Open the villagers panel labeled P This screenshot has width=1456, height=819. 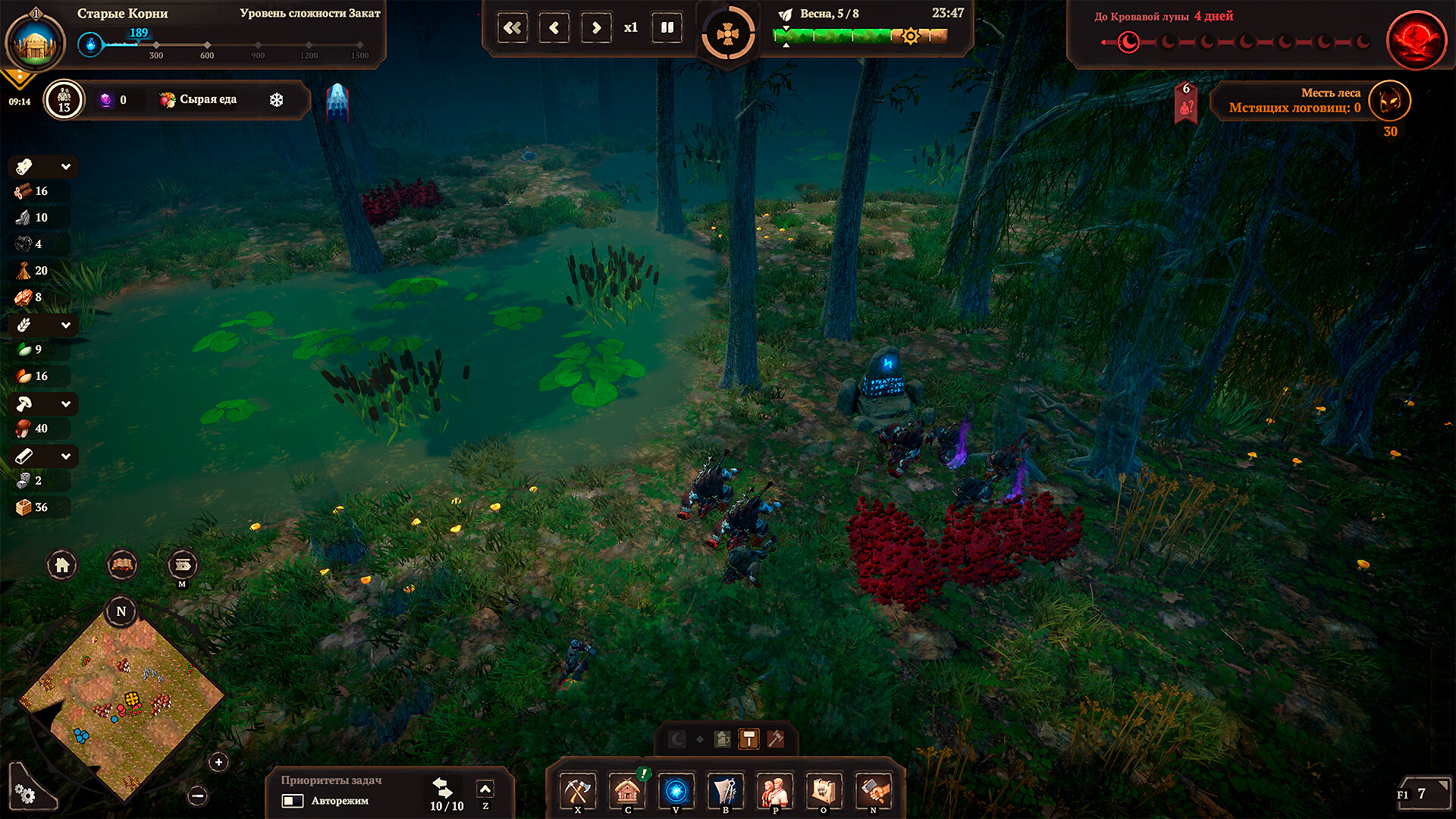pos(774,791)
